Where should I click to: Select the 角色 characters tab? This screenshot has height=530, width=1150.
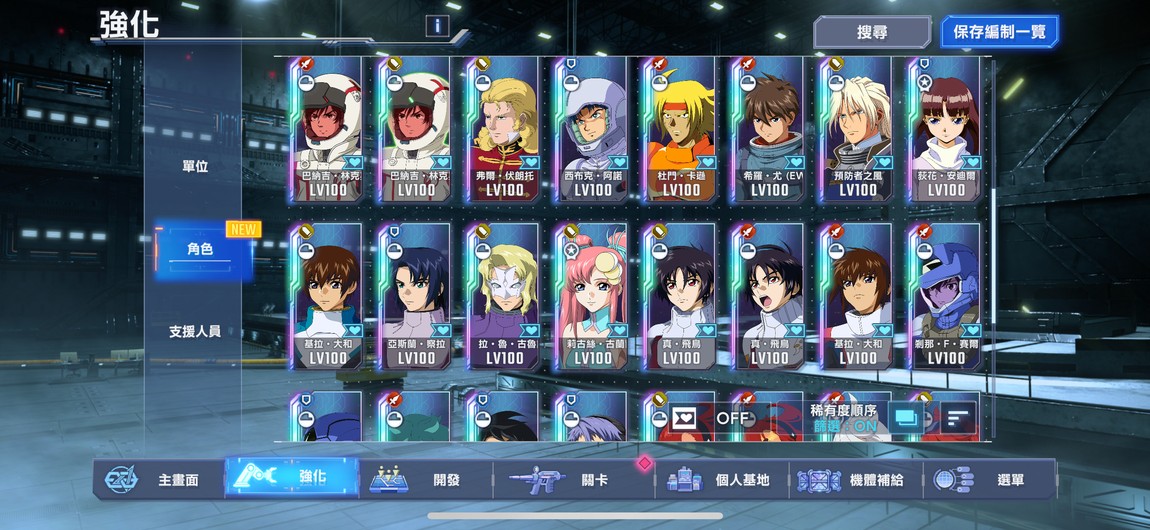(200, 249)
